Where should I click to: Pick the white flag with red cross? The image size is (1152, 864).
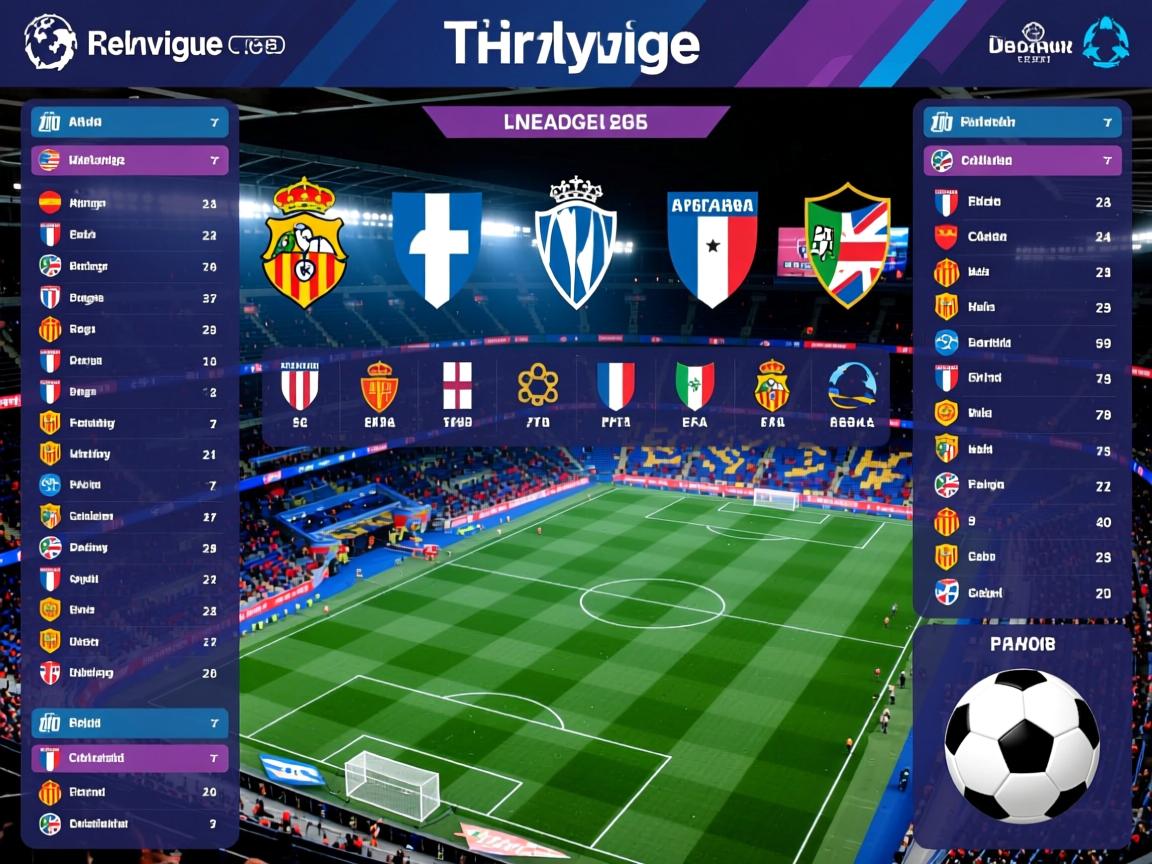pyautogui.click(x=457, y=394)
